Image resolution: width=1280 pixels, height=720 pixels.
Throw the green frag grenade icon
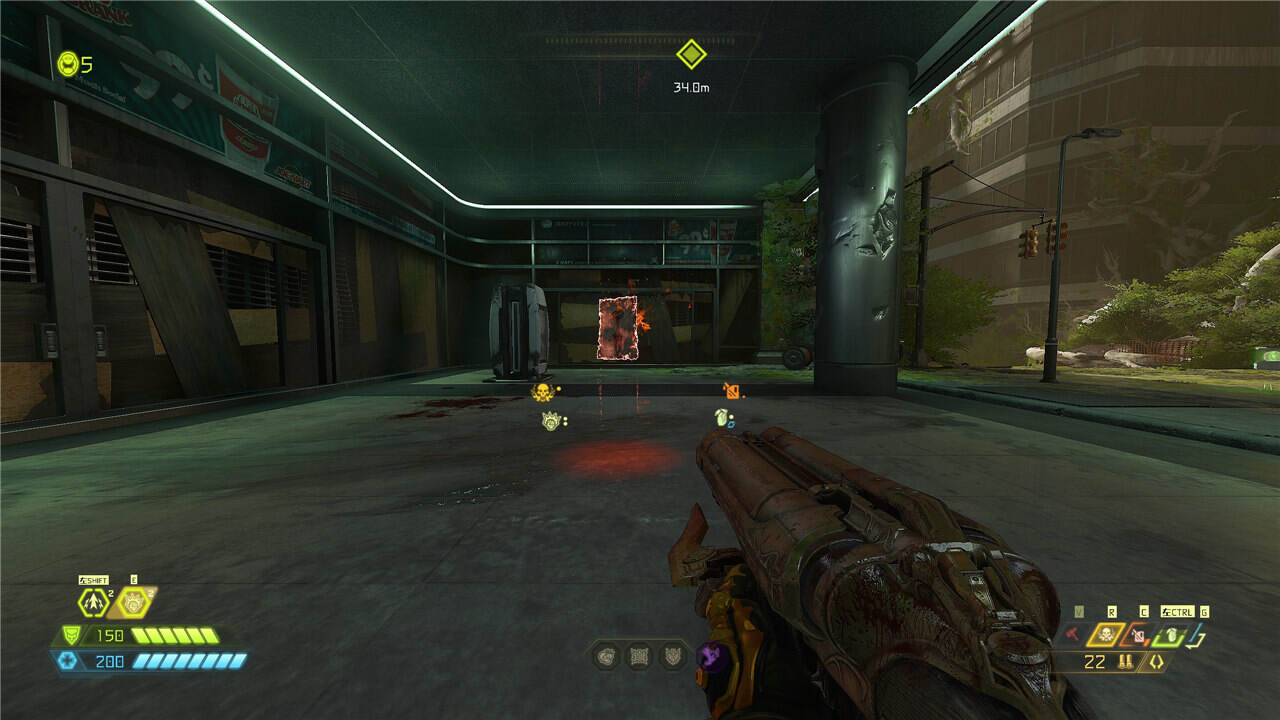pyautogui.click(x=1172, y=634)
